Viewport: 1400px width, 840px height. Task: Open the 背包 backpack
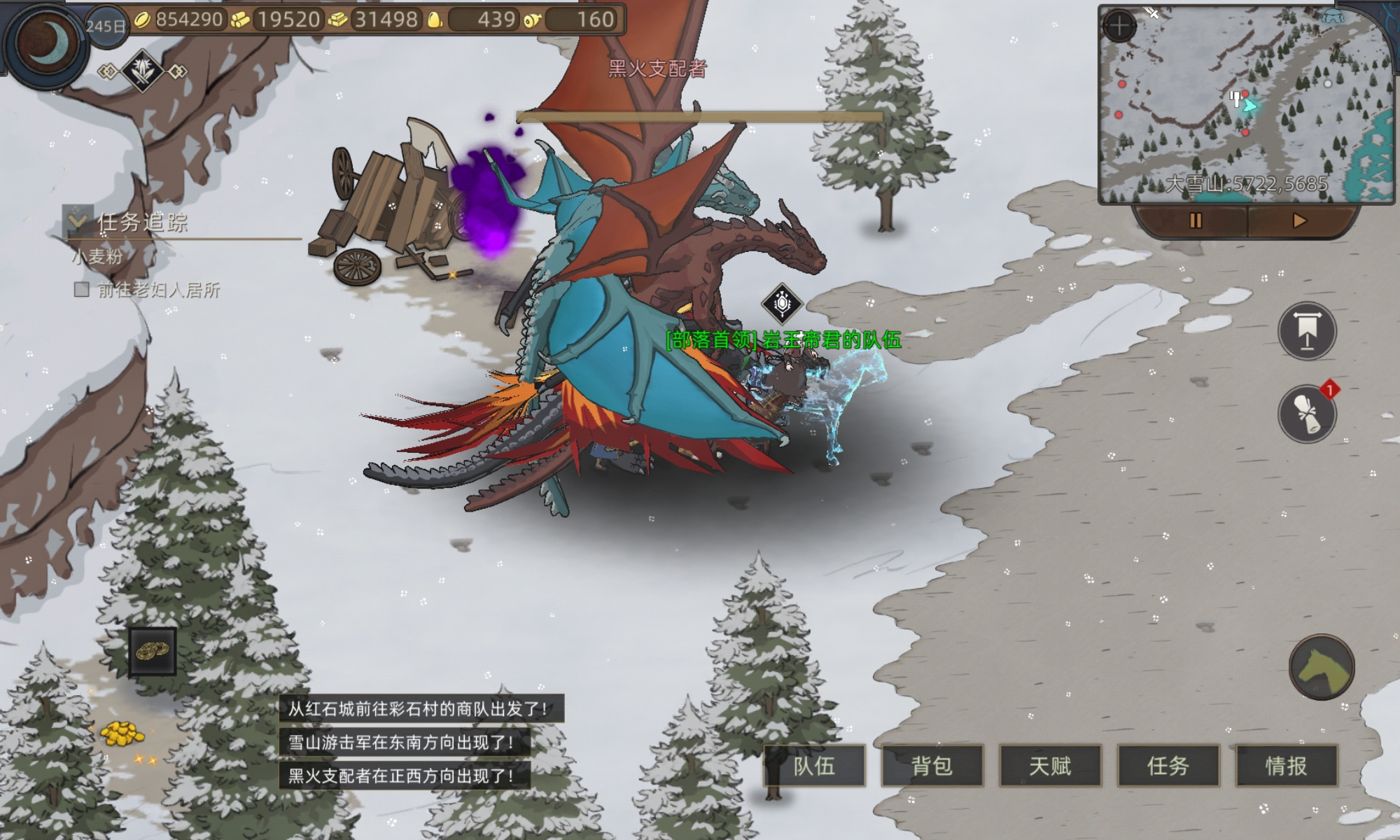coord(932,766)
